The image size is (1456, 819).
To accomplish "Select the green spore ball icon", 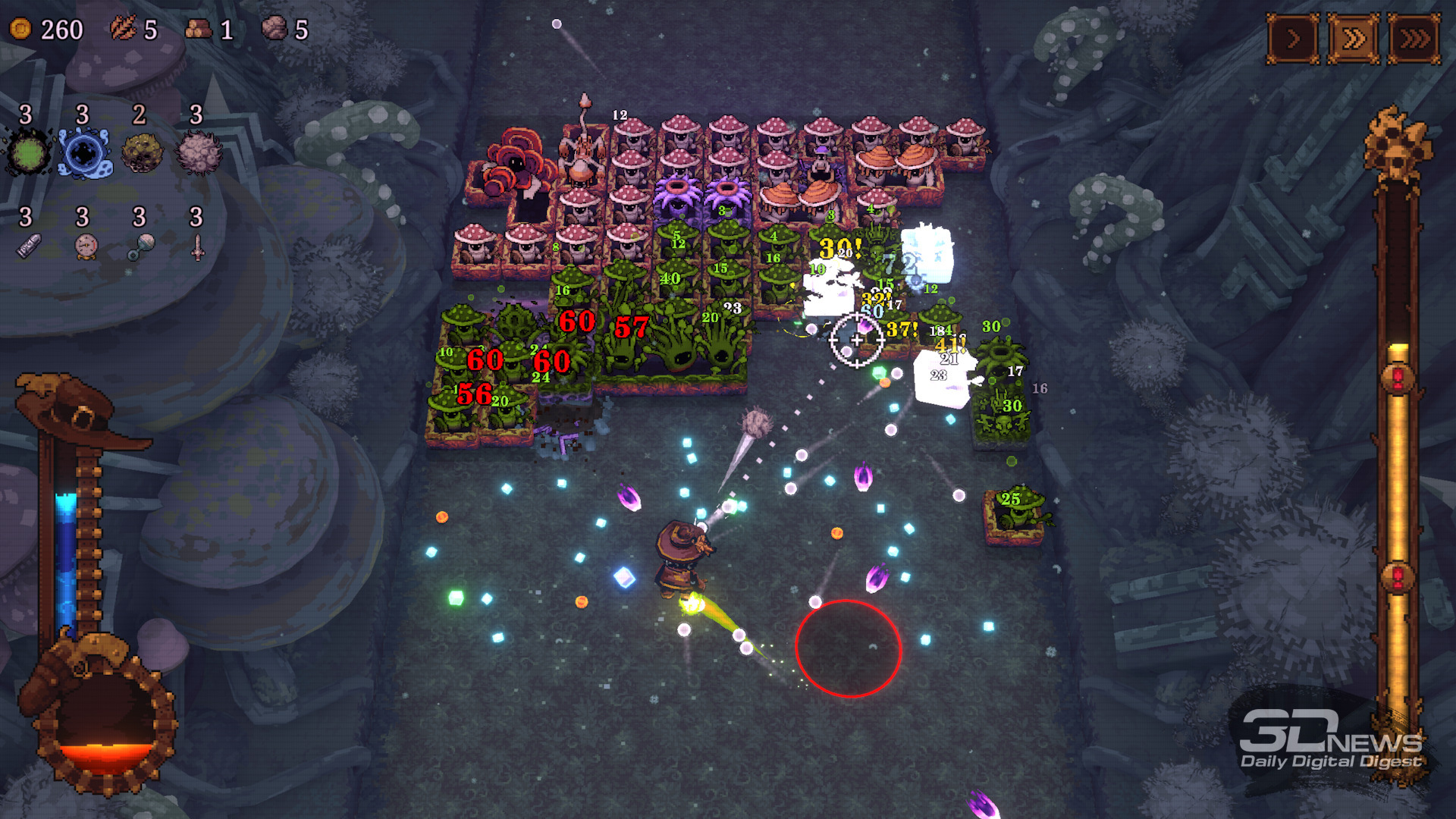I will 29,153.
